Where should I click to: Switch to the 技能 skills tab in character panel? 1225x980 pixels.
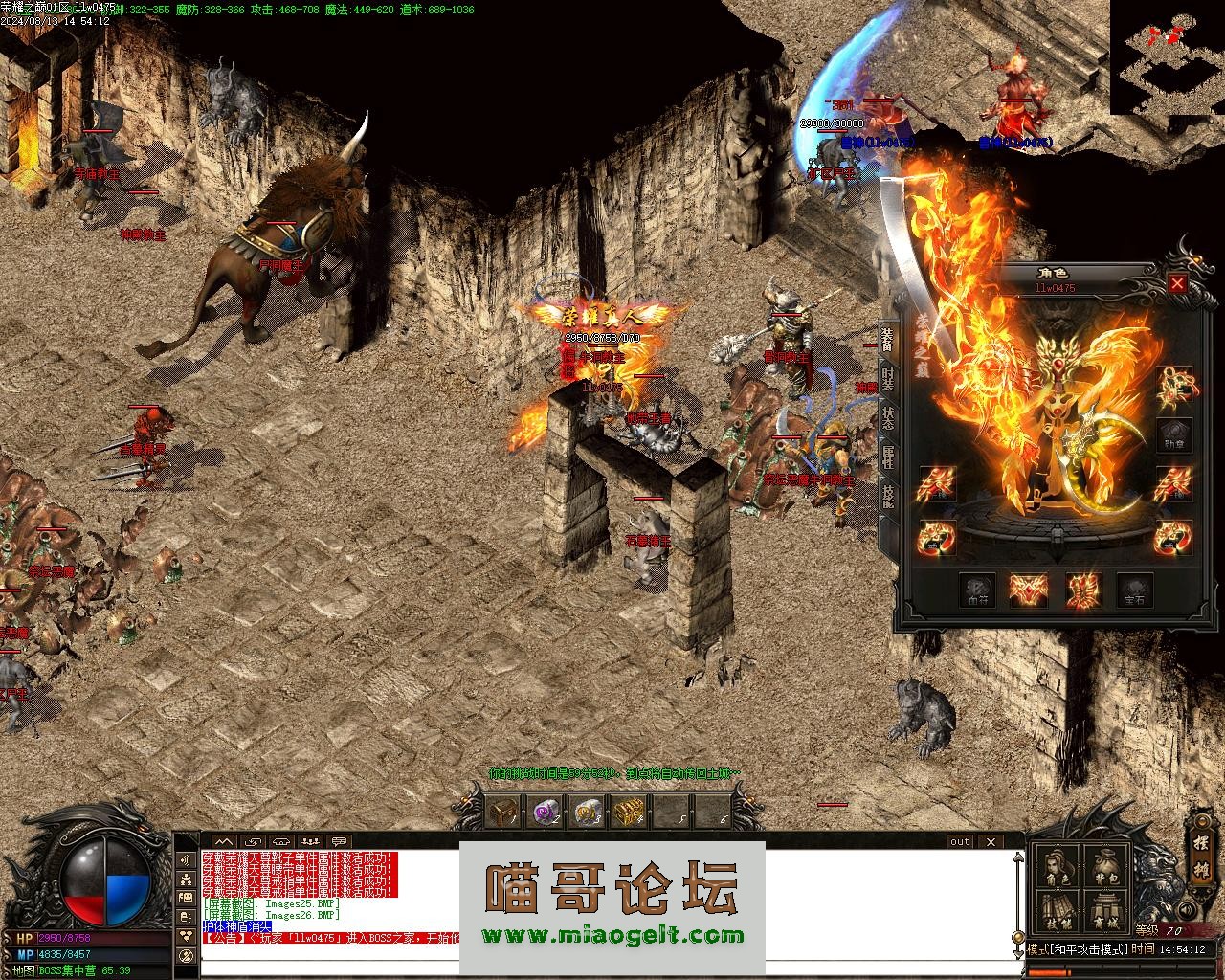[888, 495]
